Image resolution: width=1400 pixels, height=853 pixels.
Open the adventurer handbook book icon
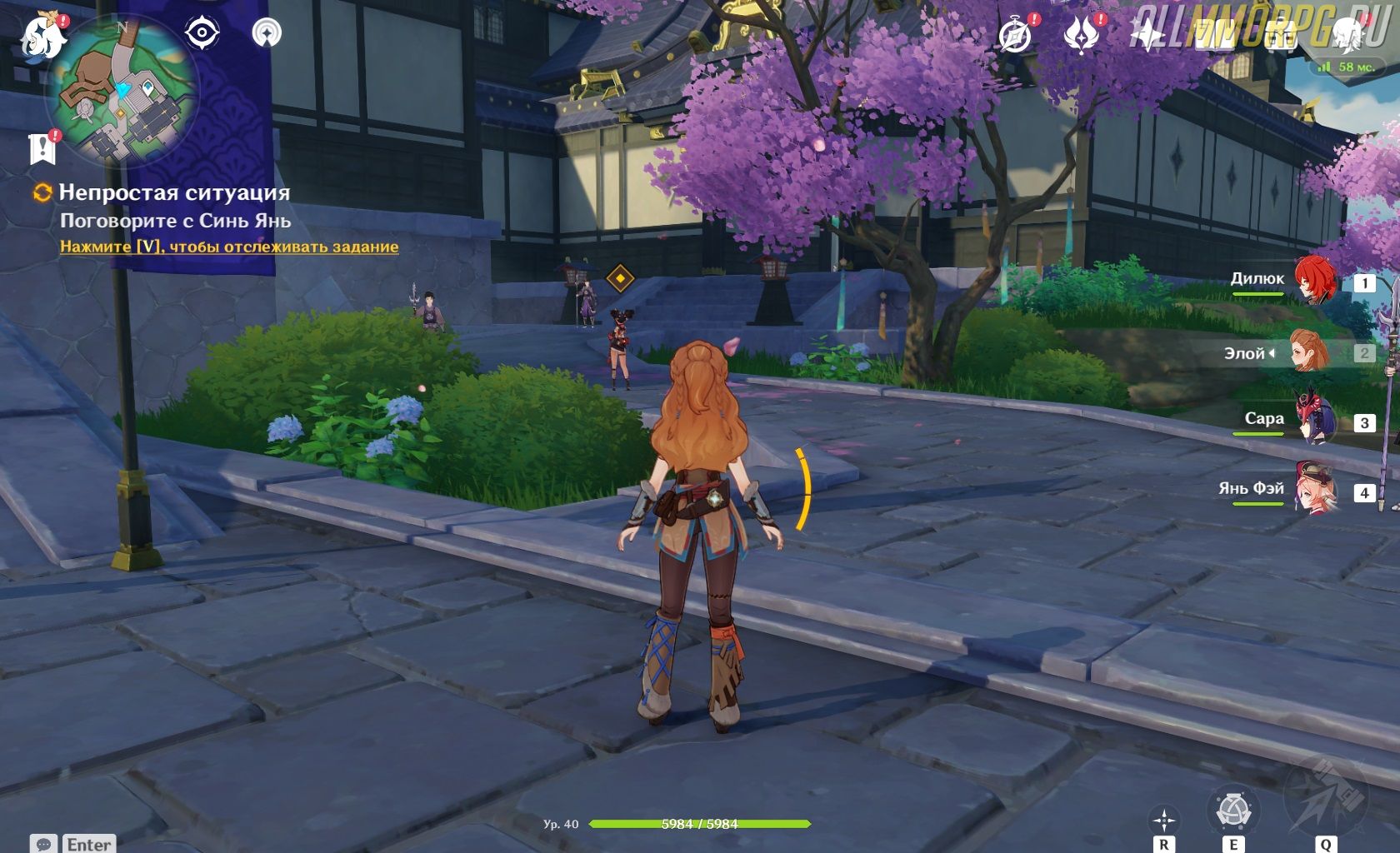pos(1213,35)
